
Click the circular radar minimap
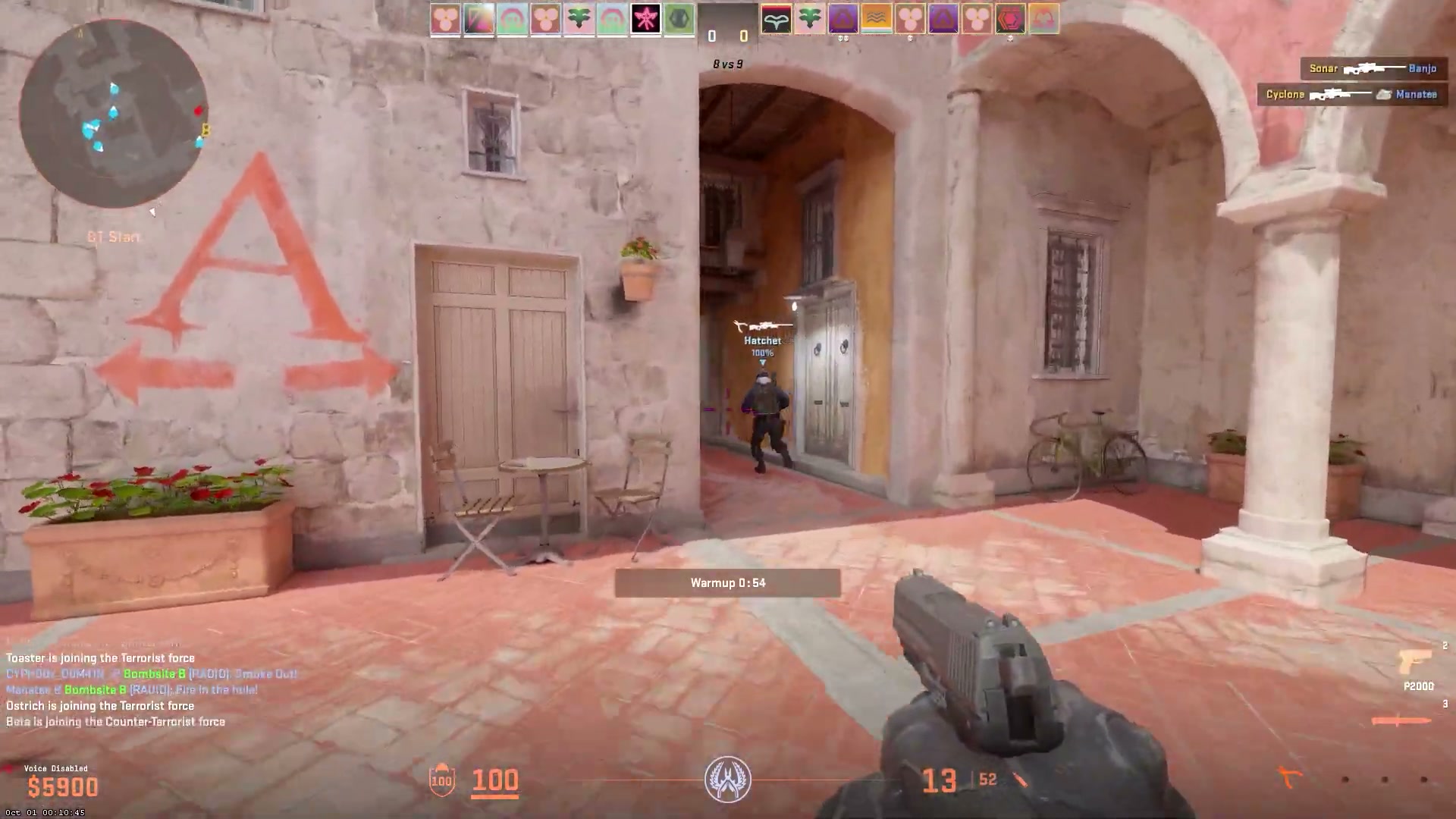(114, 114)
